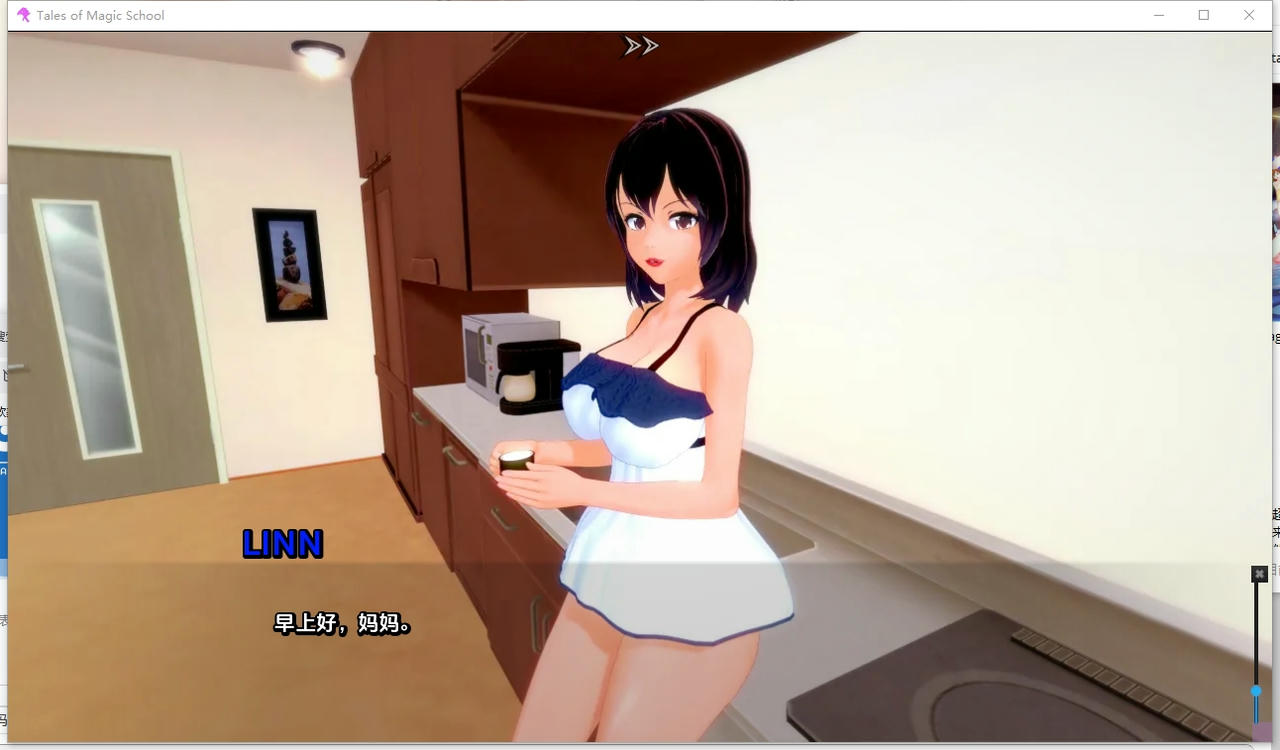1280x750 pixels.
Task: Click the ceiling light fixture
Action: [x=317, y=52]
